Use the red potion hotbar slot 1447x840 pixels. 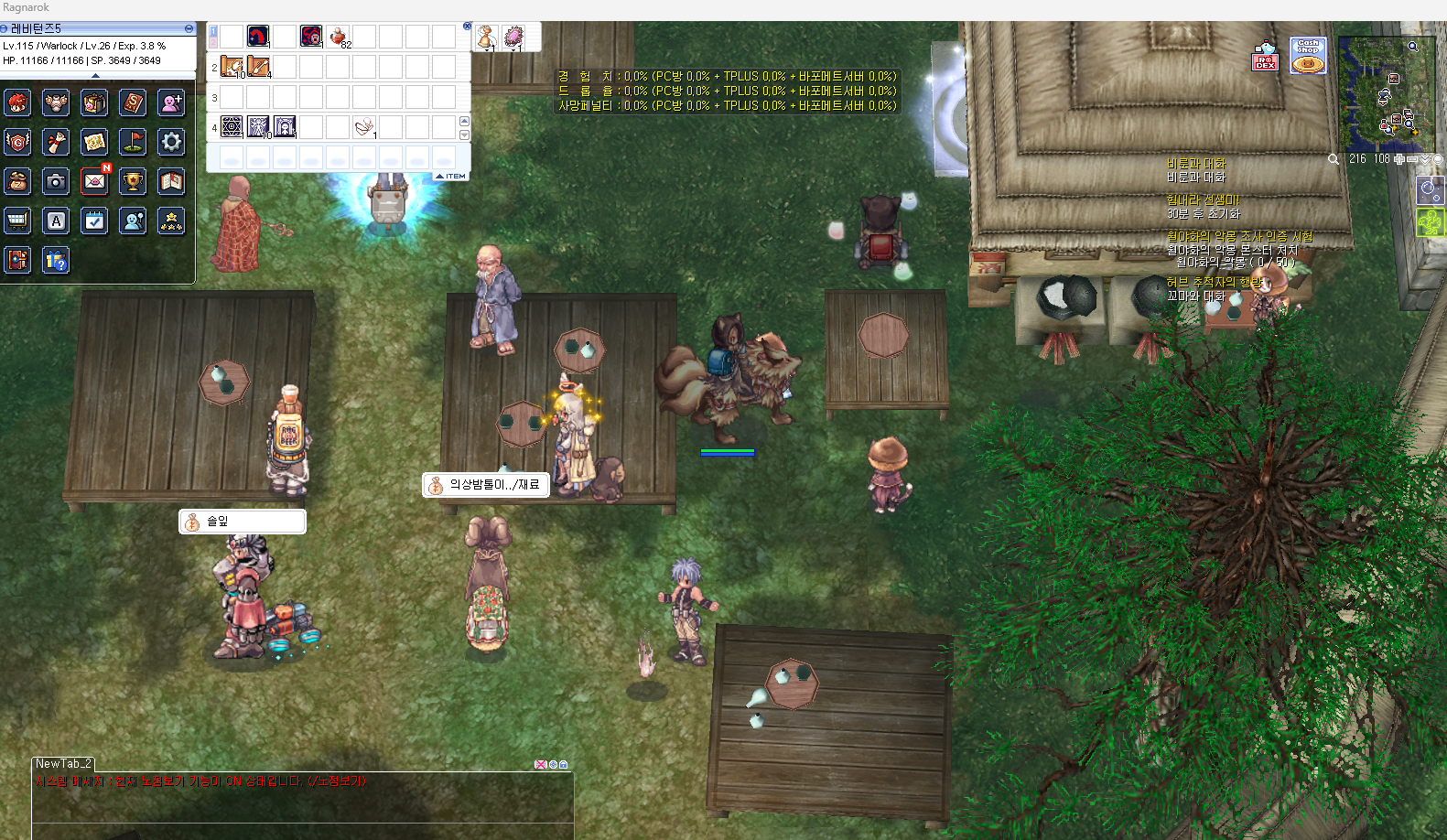pos(338,37)
